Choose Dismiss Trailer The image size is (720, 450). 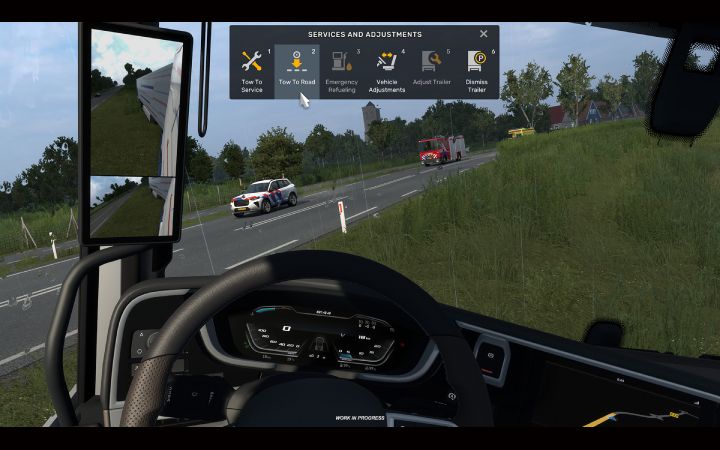coord(476,70)
